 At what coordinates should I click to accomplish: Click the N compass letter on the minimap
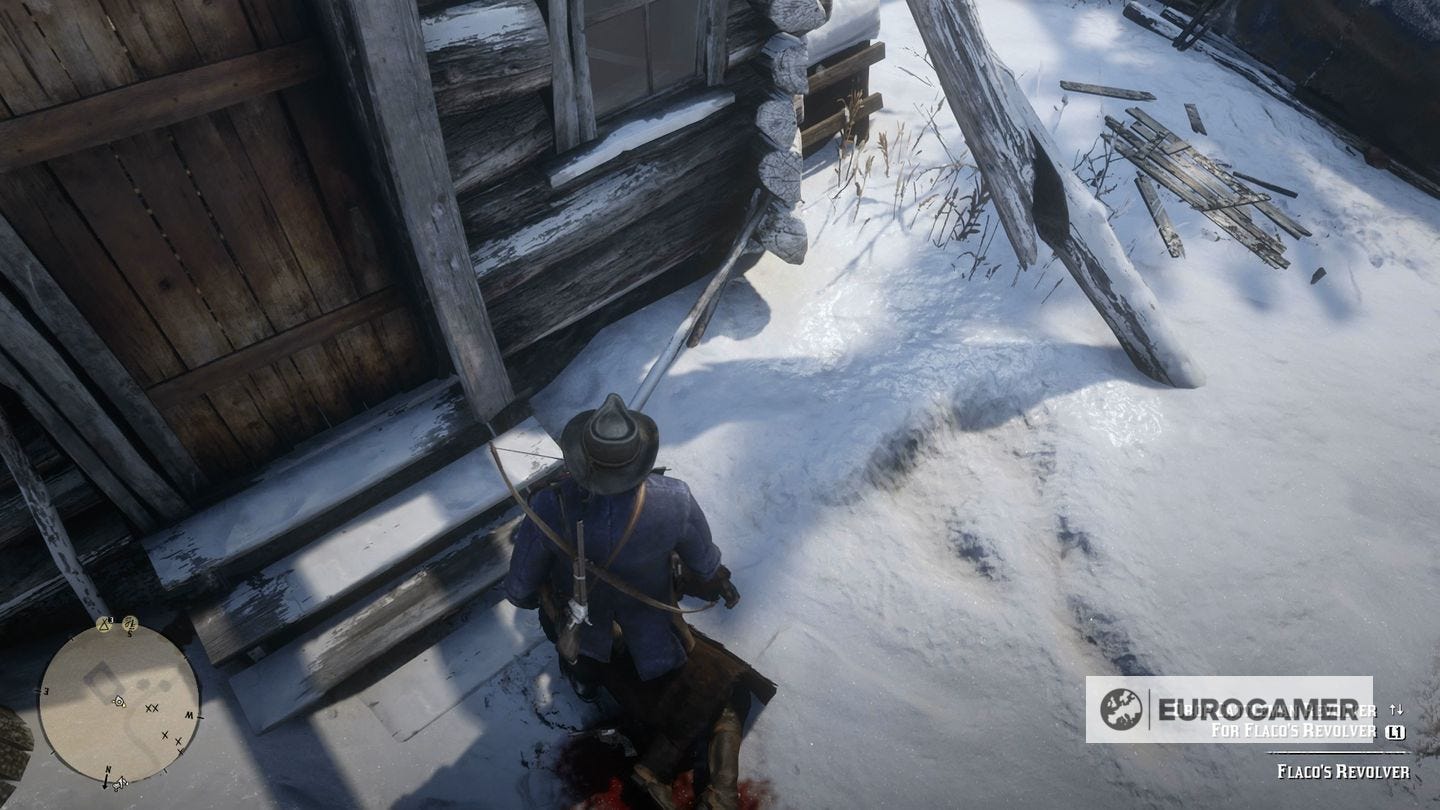[108, 768]
